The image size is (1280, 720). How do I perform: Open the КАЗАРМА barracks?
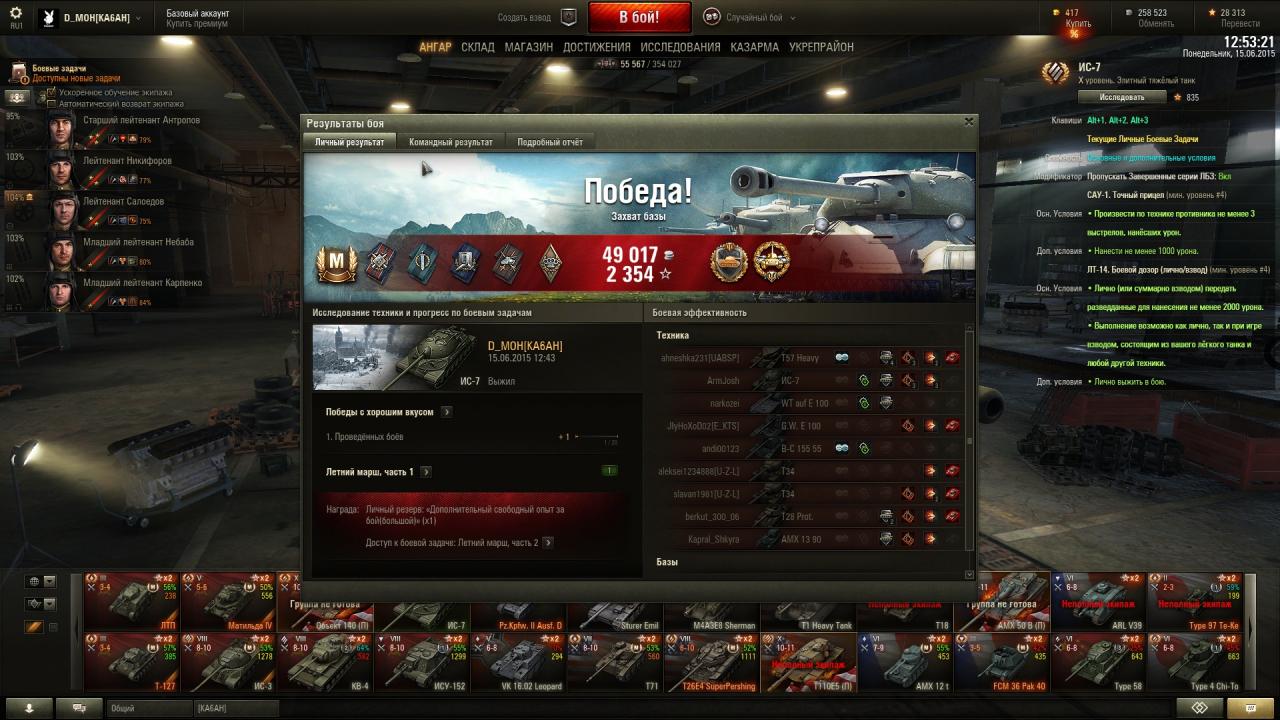(x=754, y=47)
